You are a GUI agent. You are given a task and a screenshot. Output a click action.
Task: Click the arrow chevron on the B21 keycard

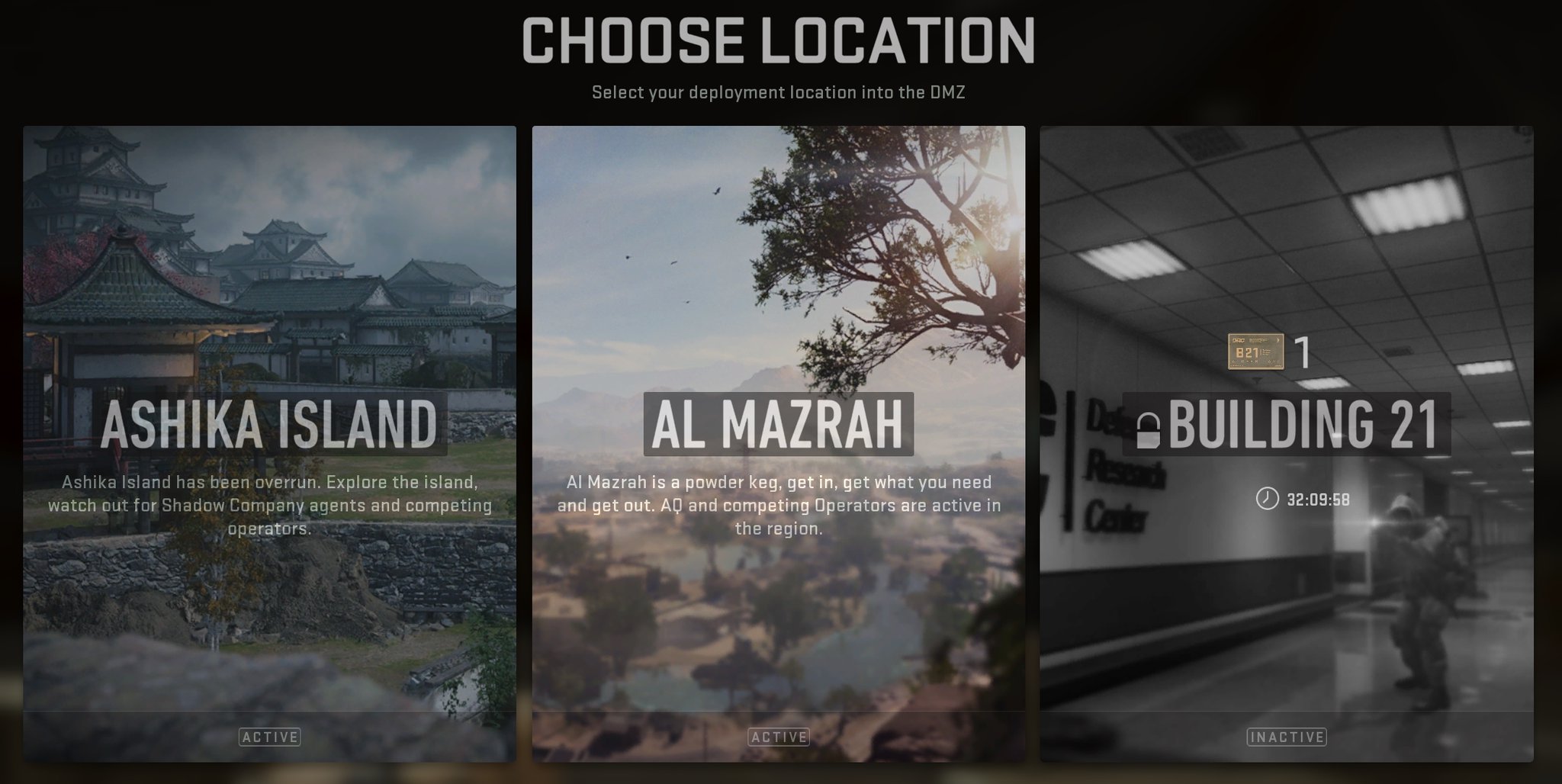[x=1277, y=341]
